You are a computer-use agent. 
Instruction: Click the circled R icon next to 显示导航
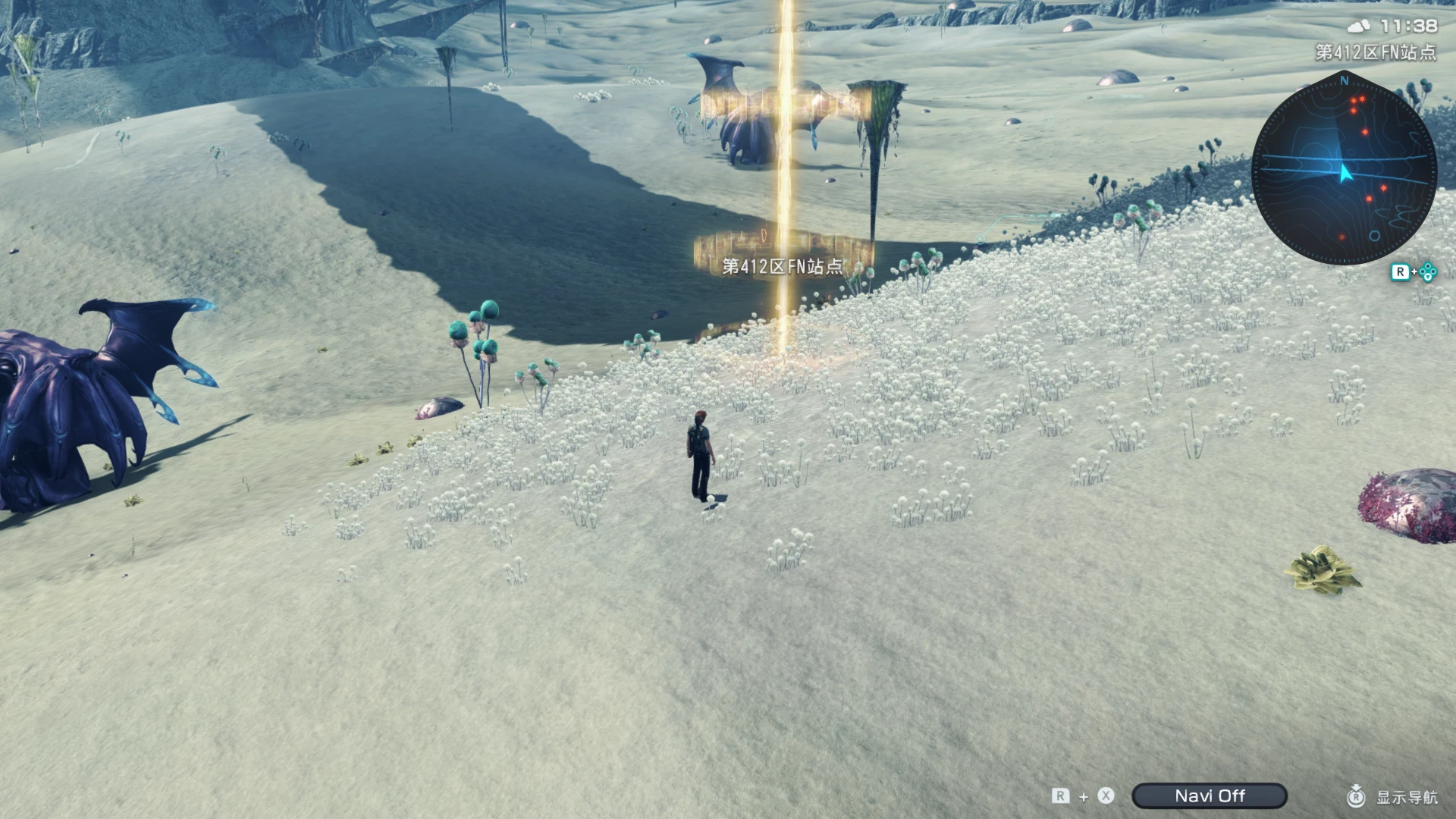pos(1357,796)
